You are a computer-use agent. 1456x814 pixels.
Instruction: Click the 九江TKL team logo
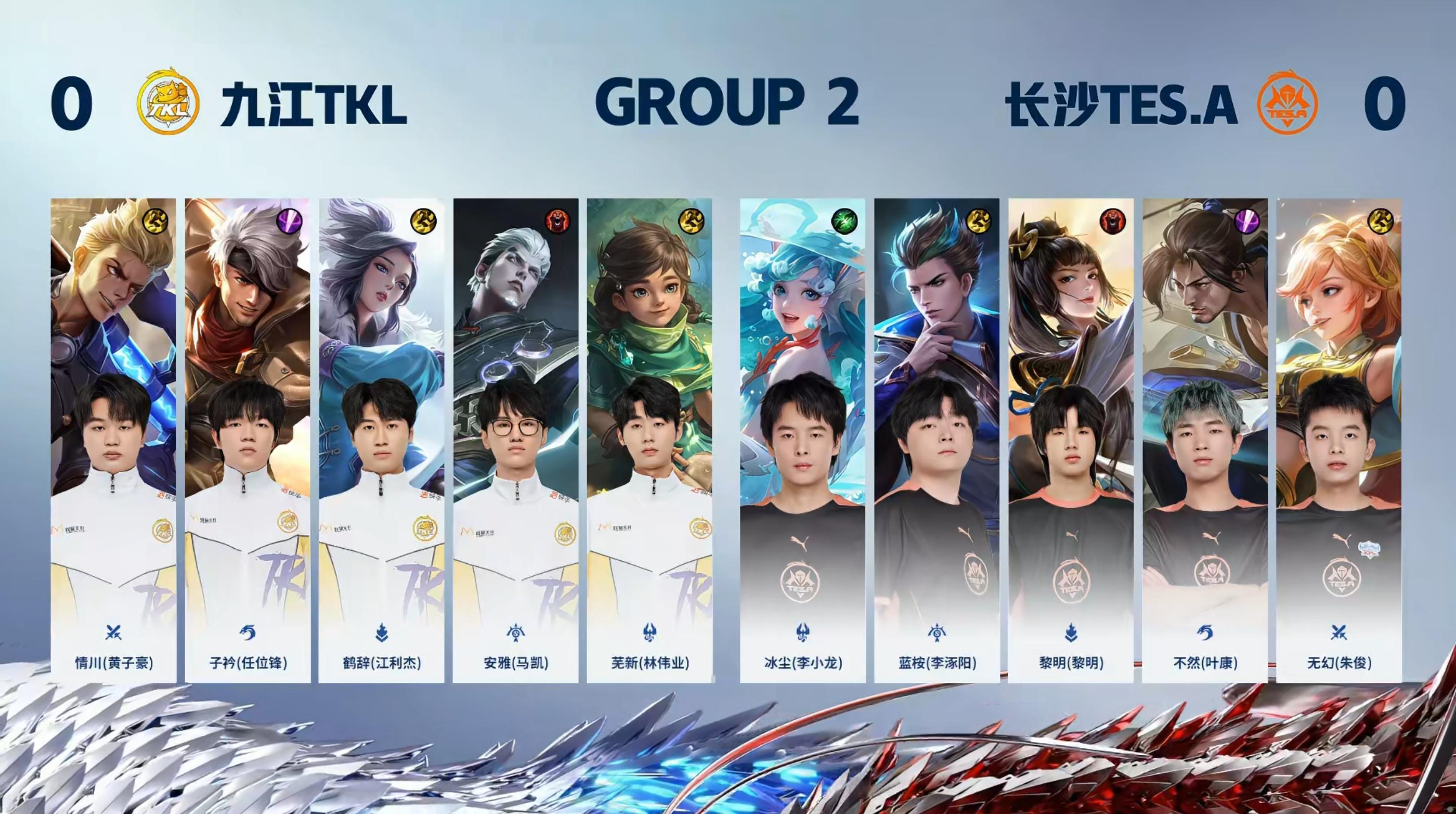(168, 102)
